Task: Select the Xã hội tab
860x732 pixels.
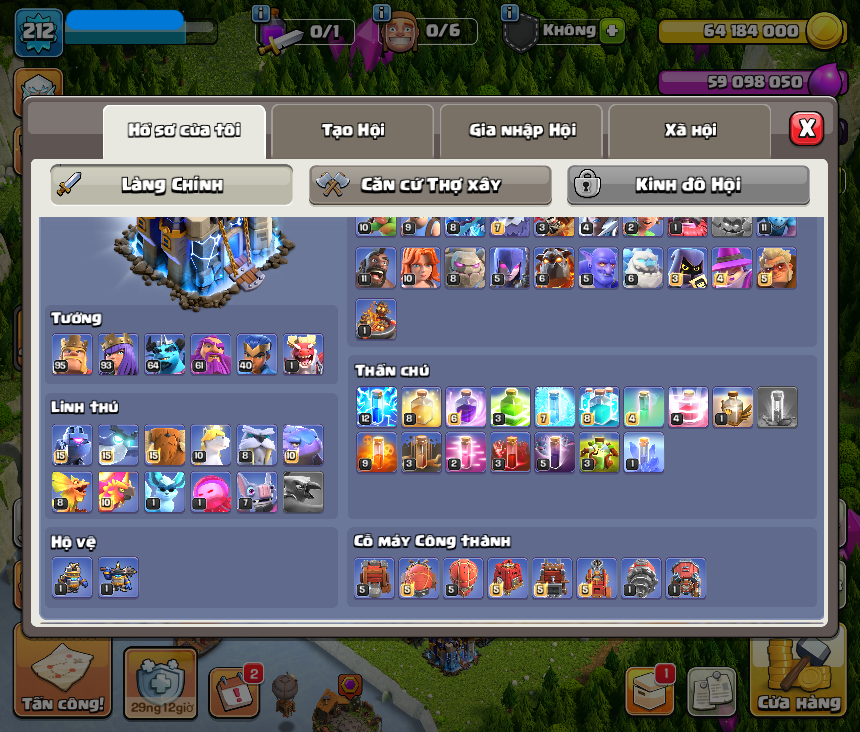Action: click(690, 131)
